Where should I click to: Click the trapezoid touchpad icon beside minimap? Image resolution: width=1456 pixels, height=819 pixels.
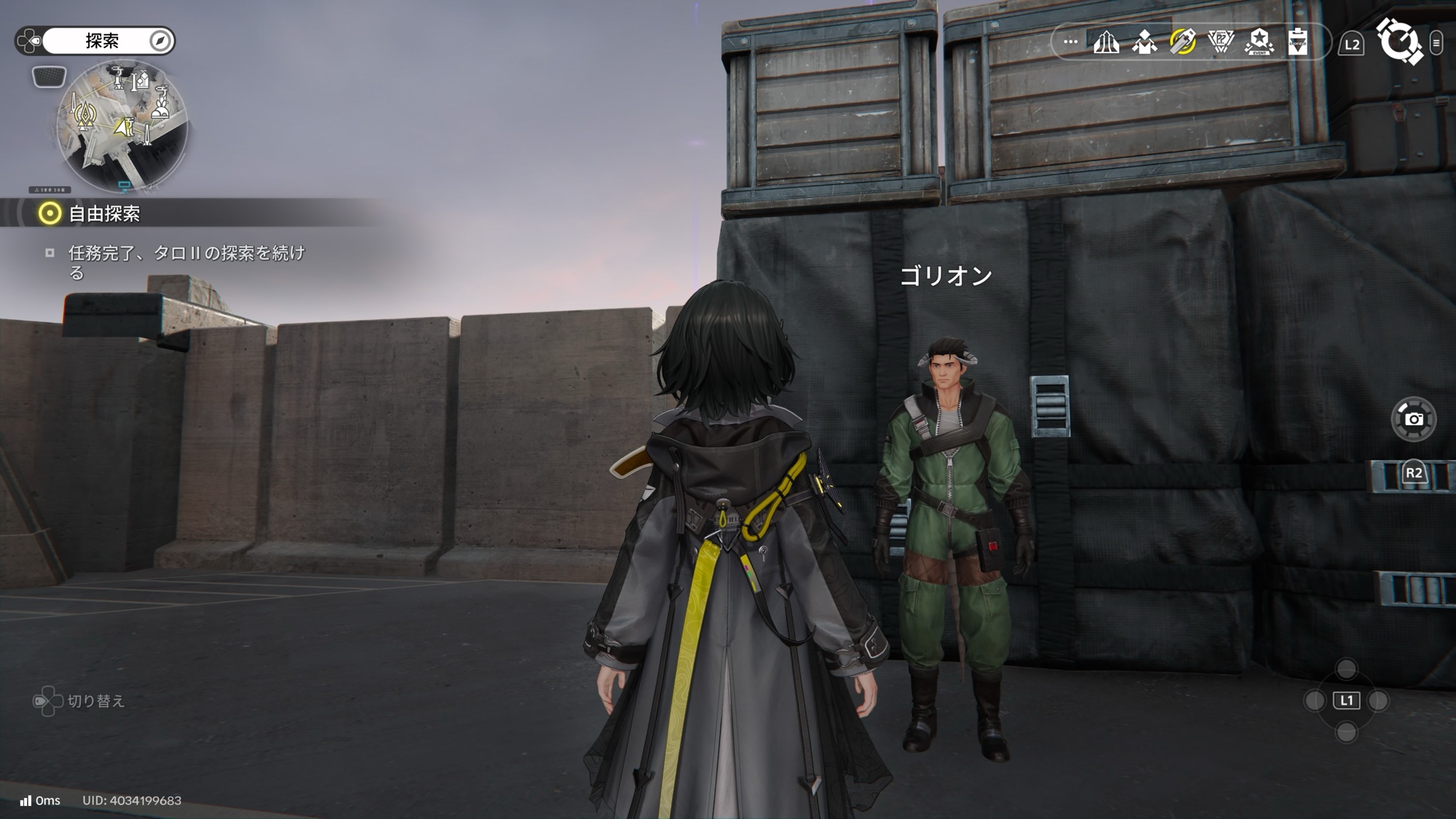[x=49, y=76]
